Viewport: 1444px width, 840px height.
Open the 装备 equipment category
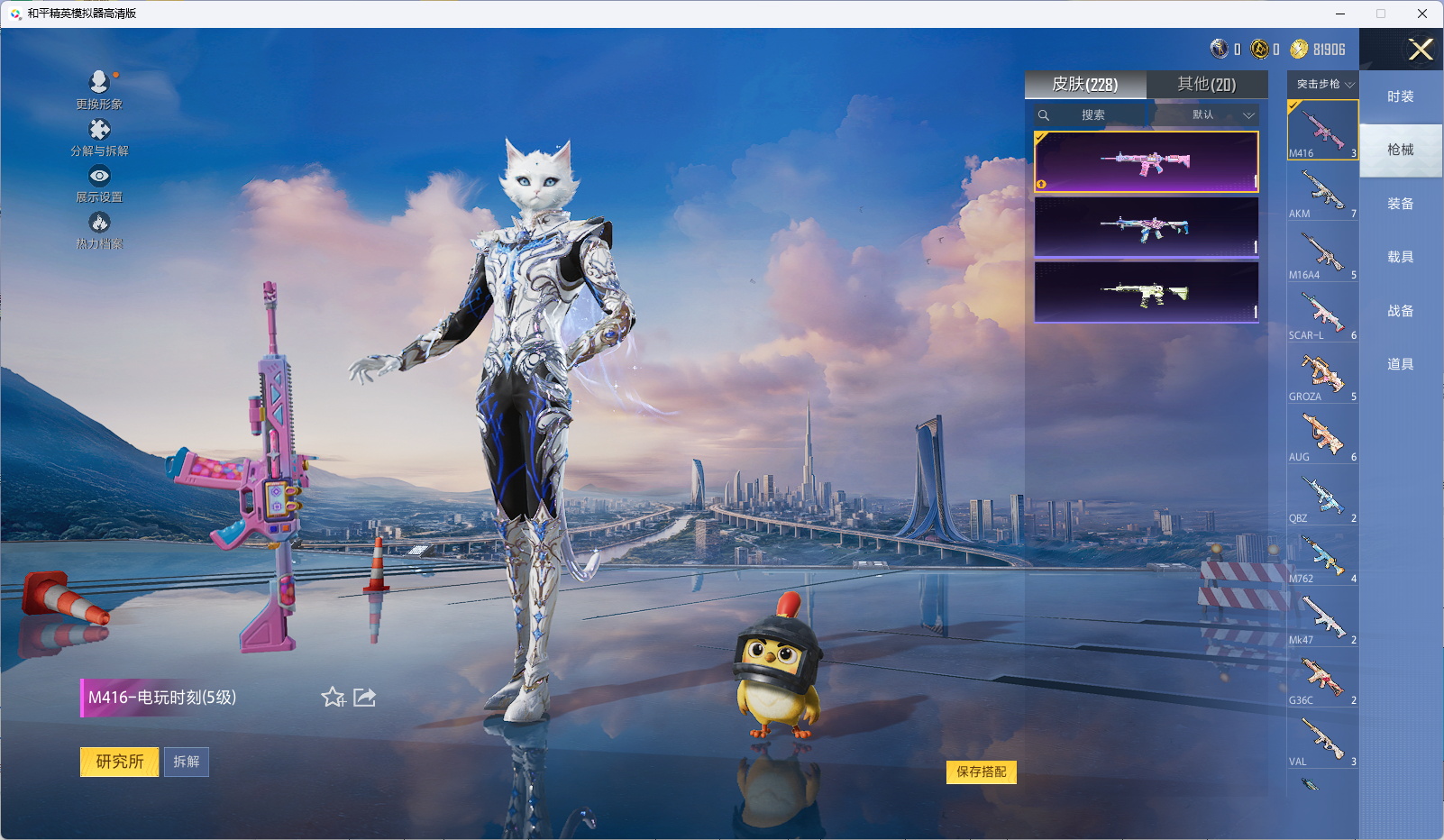pyautogui.click(x=1400, y=204)
